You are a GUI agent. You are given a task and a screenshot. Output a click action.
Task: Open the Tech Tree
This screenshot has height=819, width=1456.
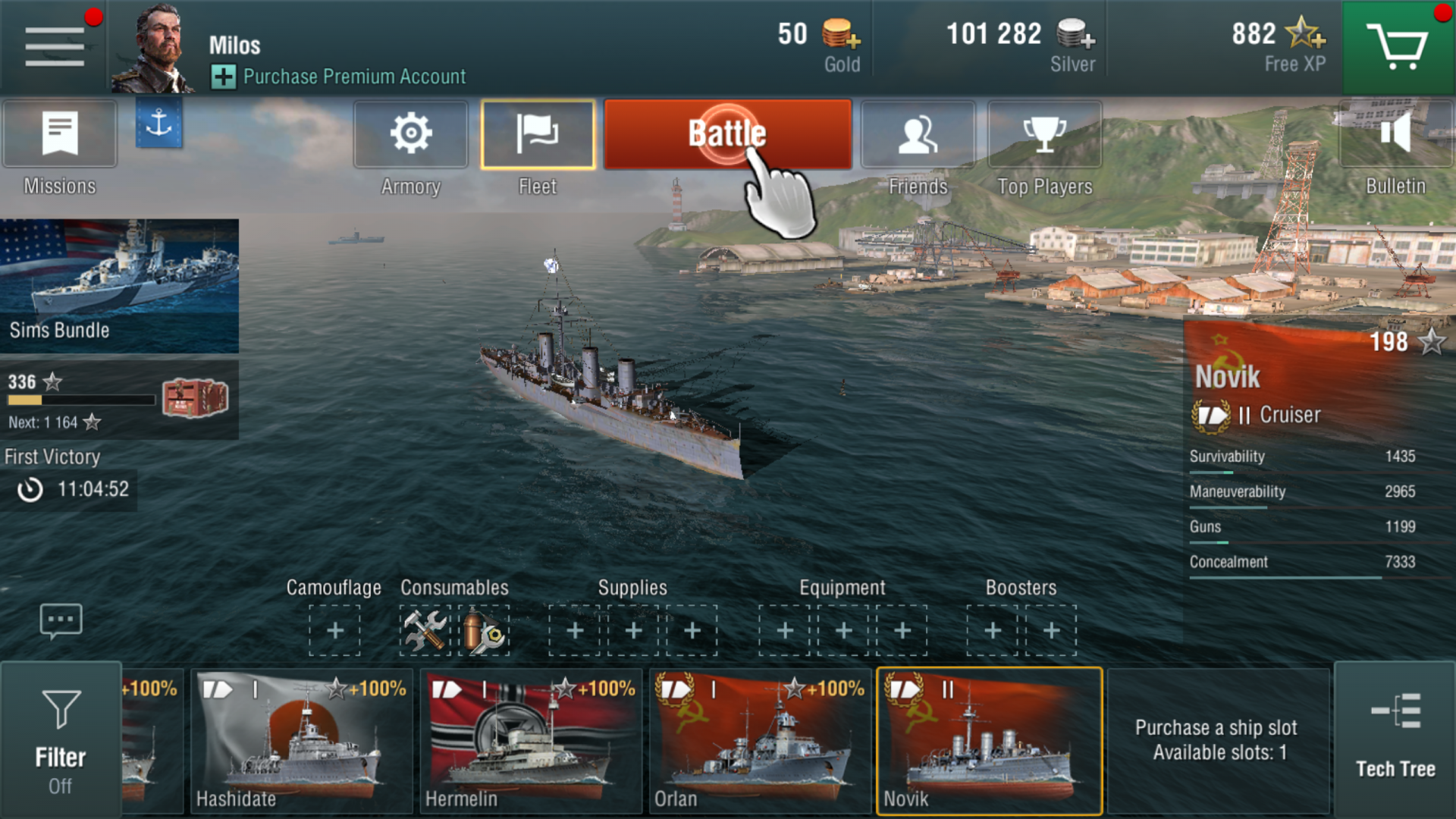pyautogui.click(x=1395, y=739)
